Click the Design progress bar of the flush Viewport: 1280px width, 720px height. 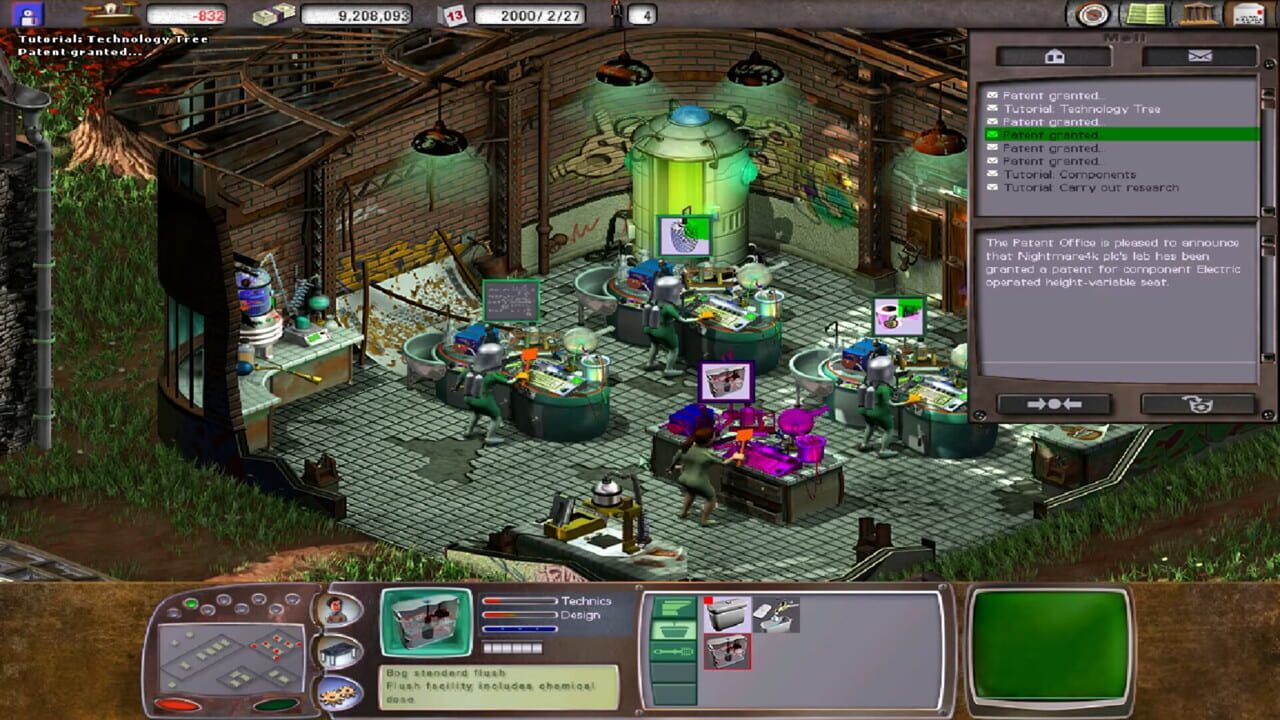click(520, 614)
